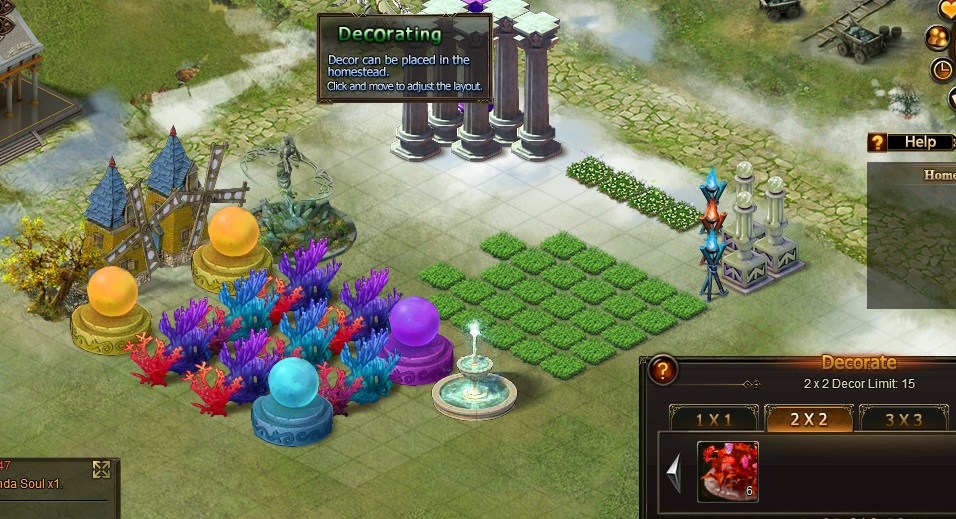This screenshot has width=956, height=519.
Task: Pick the red coral decor item
Action: (x=727, y=471)
